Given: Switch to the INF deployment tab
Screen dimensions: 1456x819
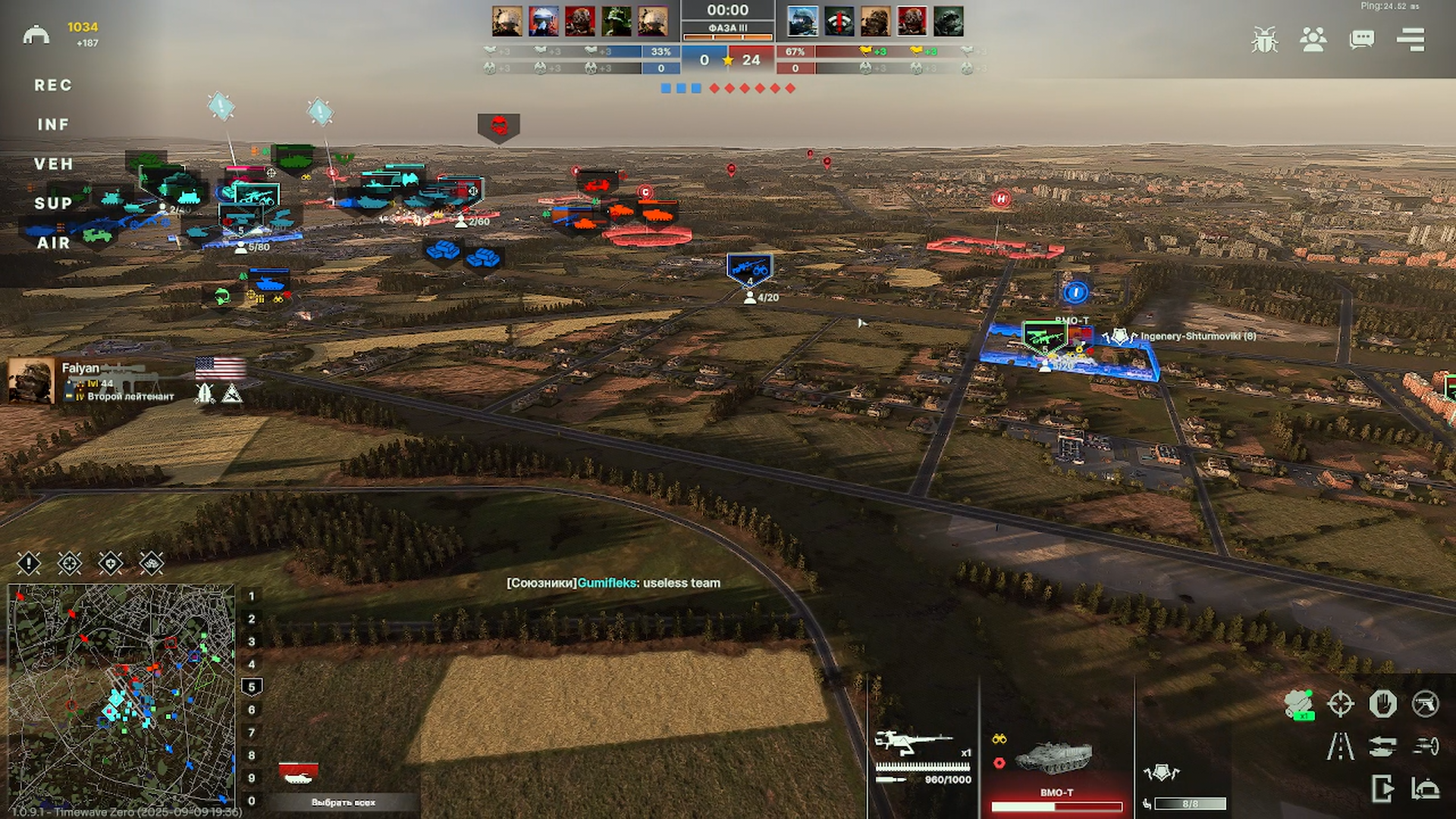Looking at the screenshot, I should pos(53,124).
